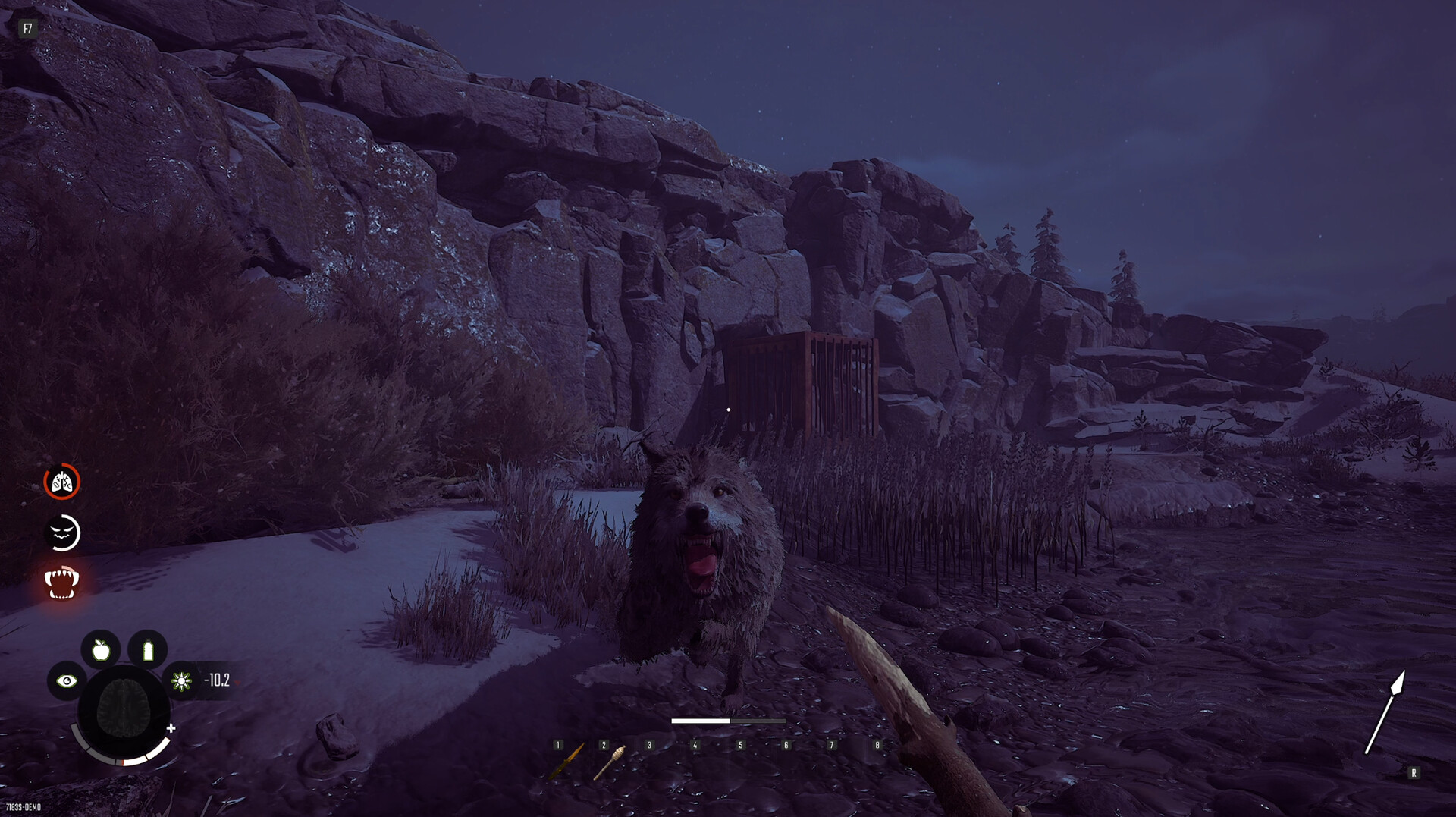Click the lungs breathing status icon

tap(62, 481)
